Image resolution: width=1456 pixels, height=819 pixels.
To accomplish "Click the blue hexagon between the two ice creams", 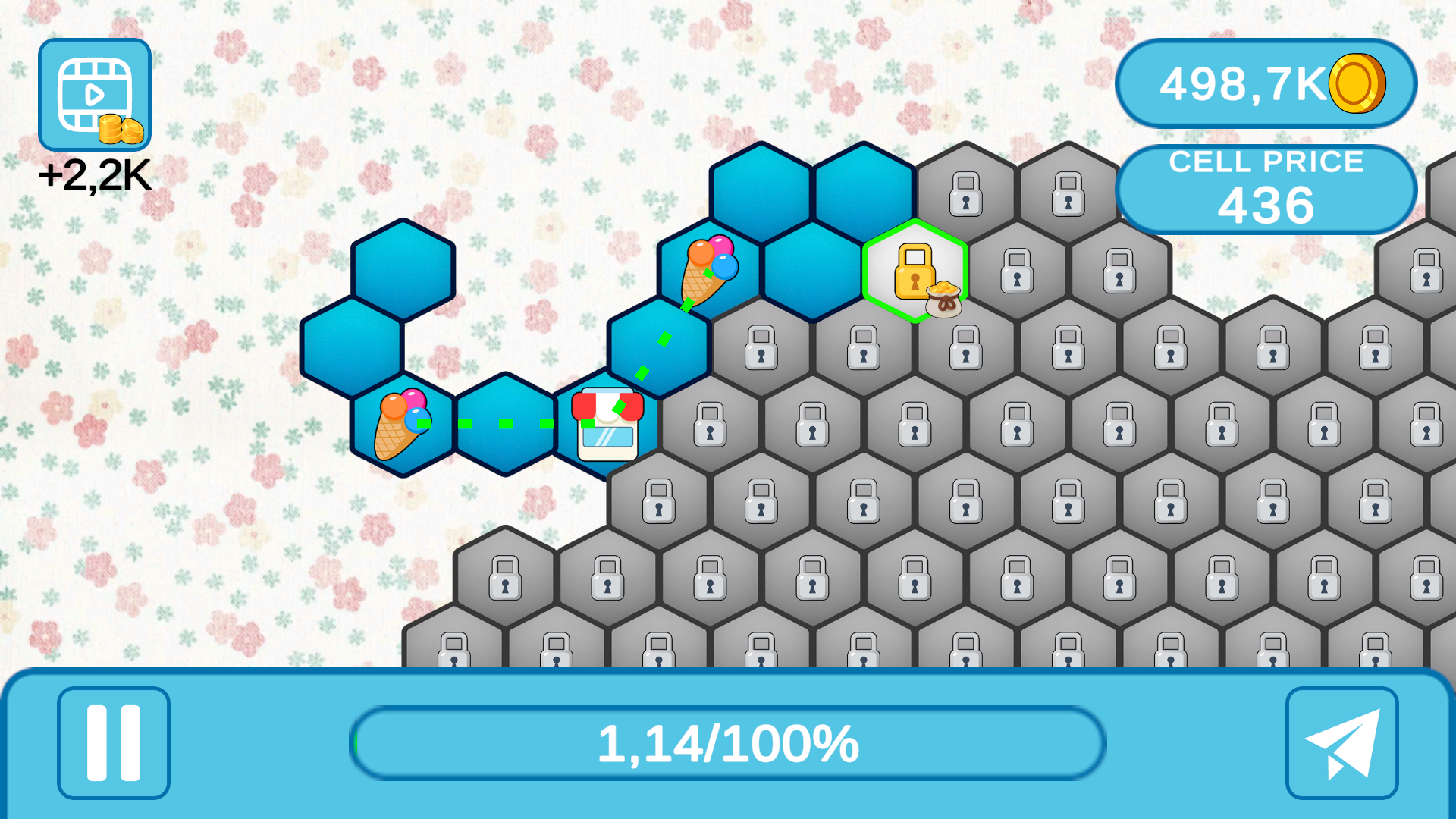I will (504, 425).
